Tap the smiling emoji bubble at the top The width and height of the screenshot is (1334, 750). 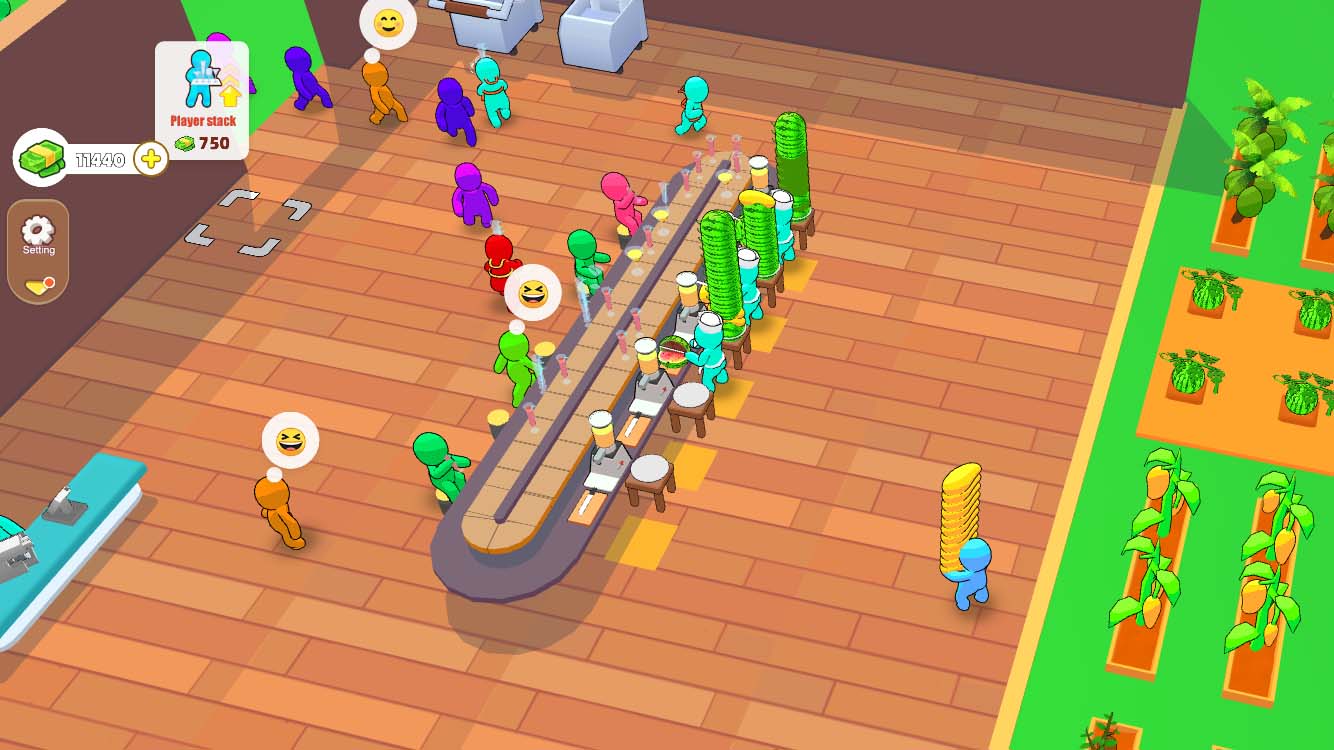click(x=388, y=22)
